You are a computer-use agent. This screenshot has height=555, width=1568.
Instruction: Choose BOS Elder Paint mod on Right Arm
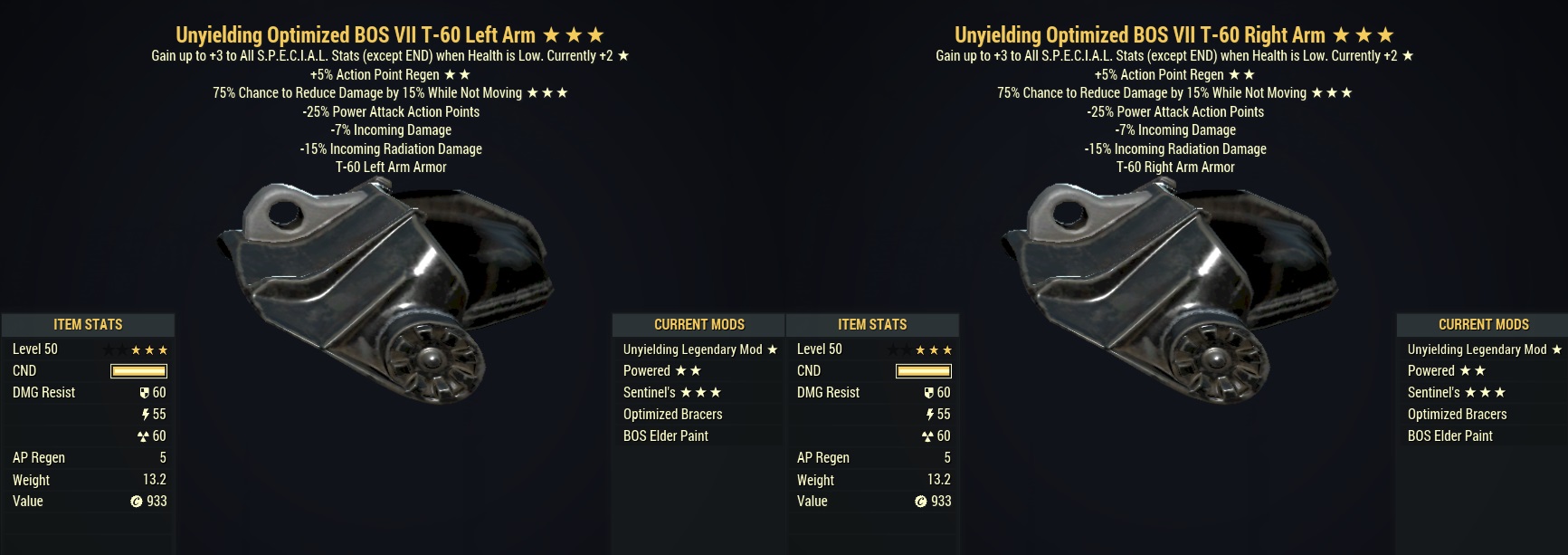[x=1449, y=435]
